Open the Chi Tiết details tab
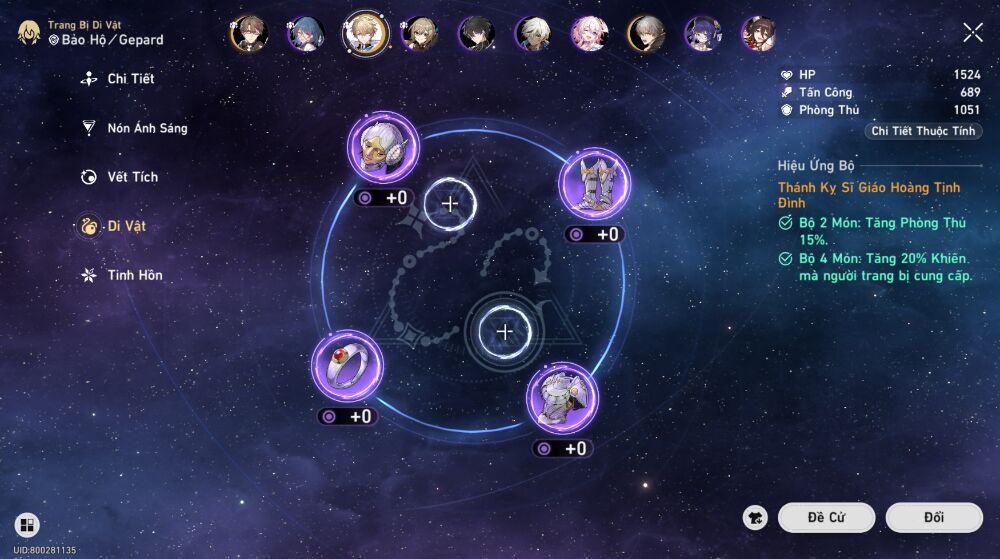 tap(130, 79)
